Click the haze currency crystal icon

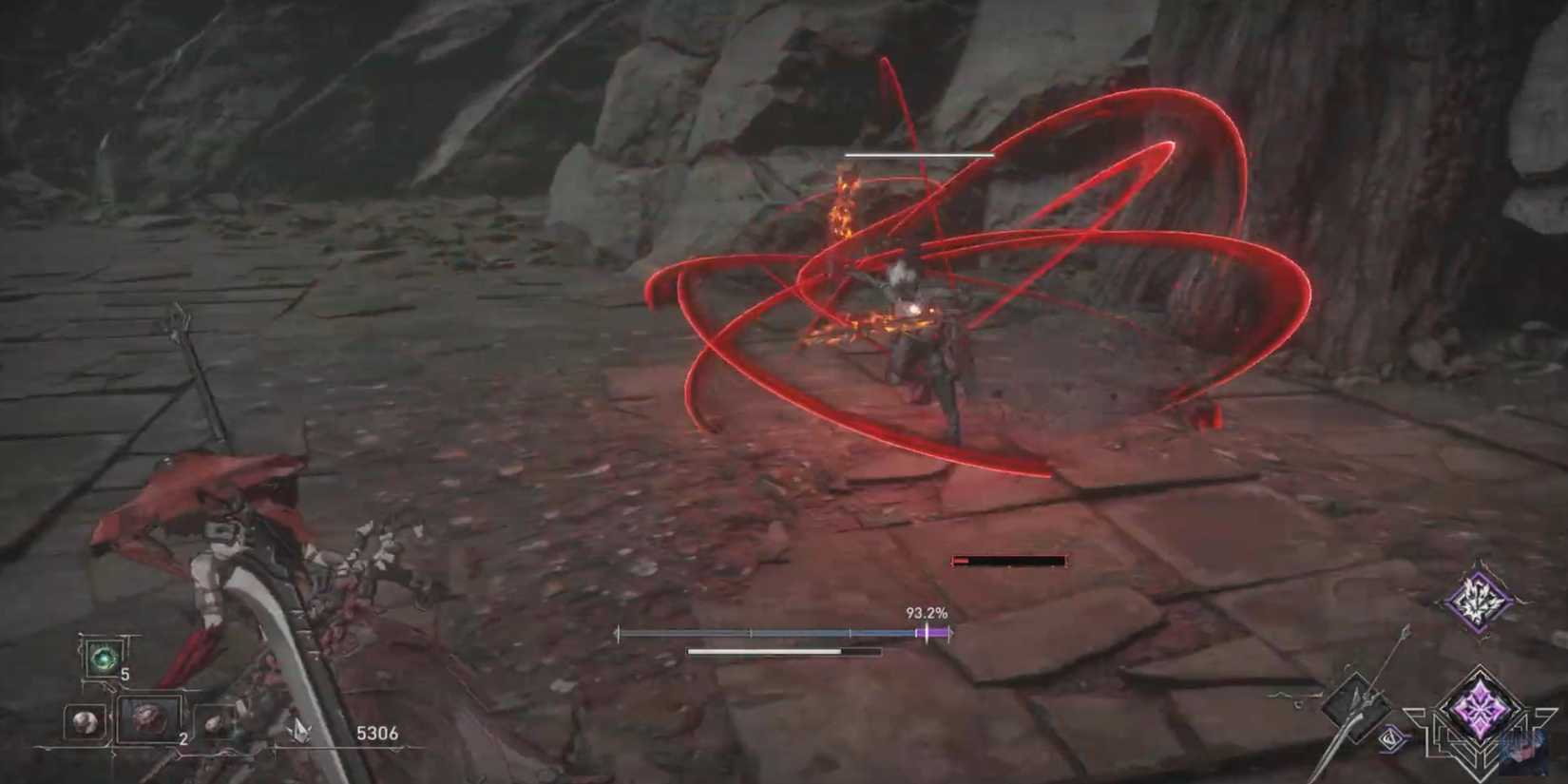[x=299, y=731]
